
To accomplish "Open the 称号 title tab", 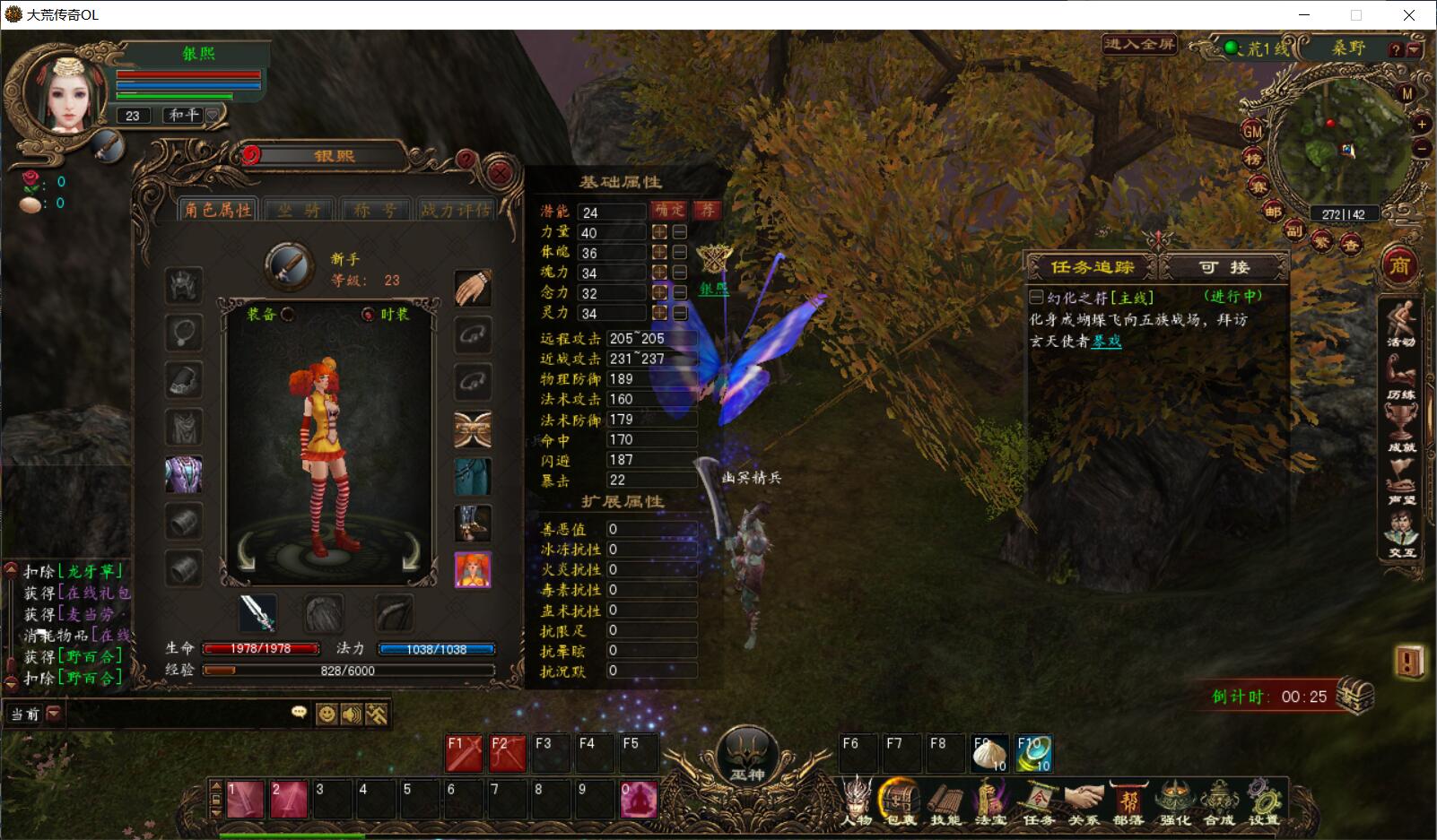I will tap(375, 210).
